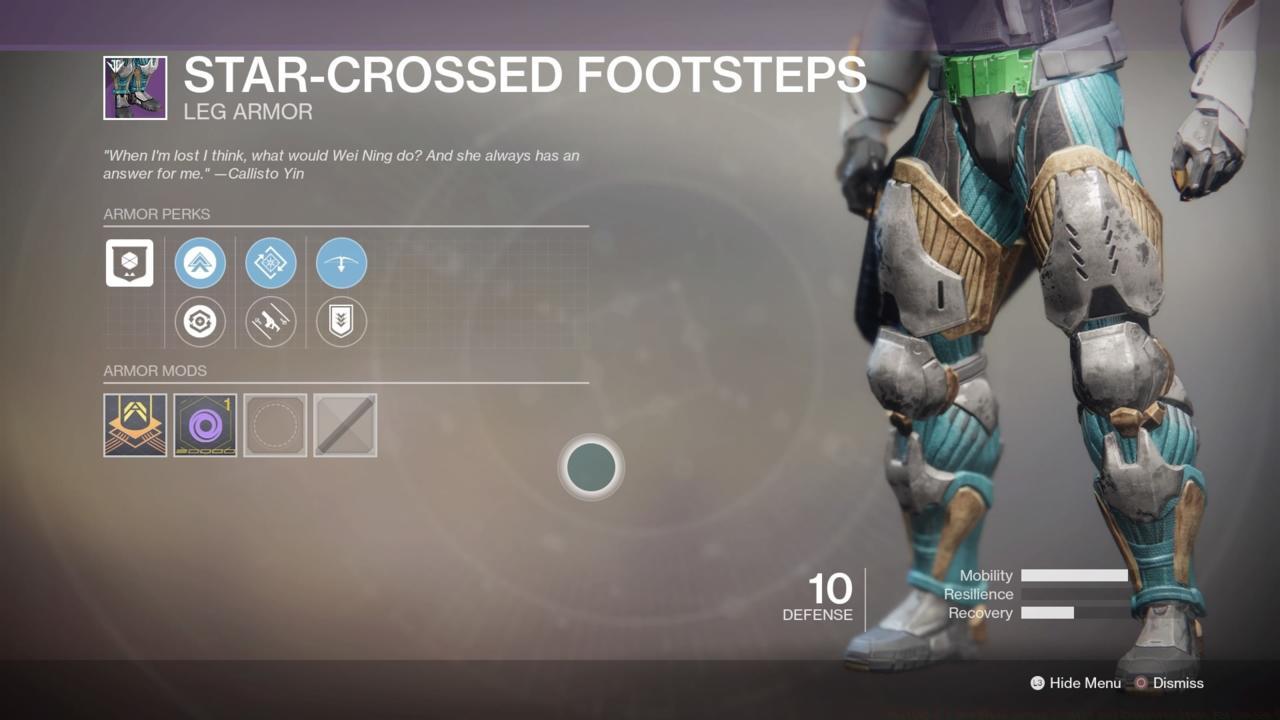Select the triple-chevron shield perk icon

tap(341, 321)
